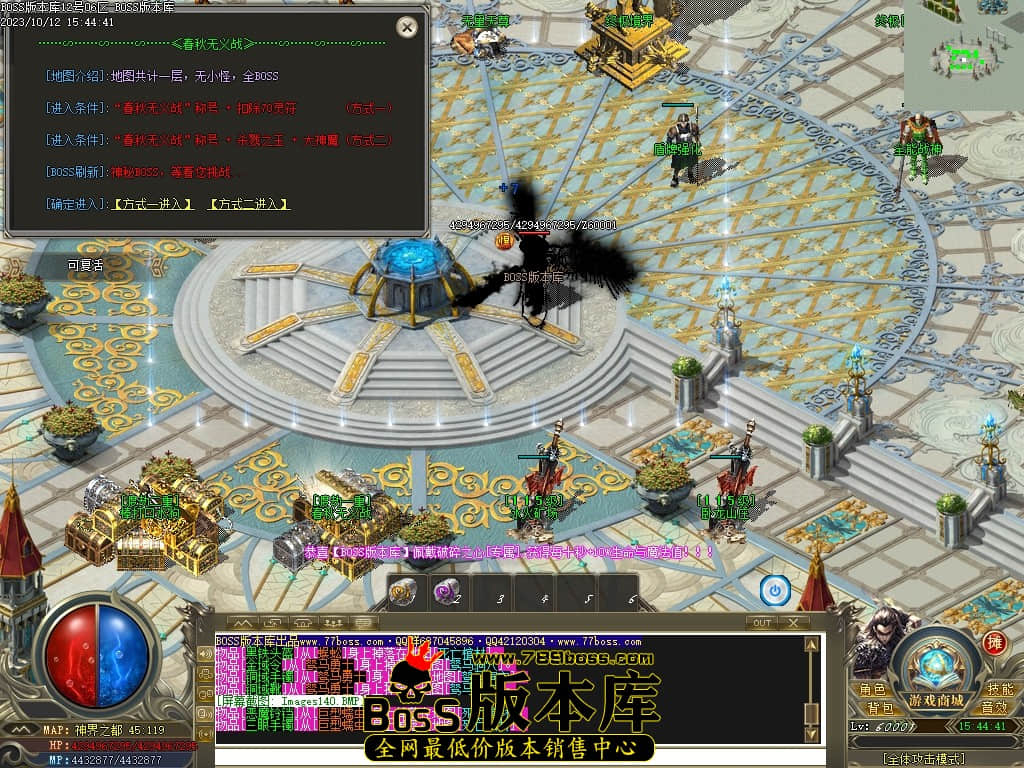Viewport: 1024px width, 768px height.
Task: Open the minimap
Action: click(963, 55)
